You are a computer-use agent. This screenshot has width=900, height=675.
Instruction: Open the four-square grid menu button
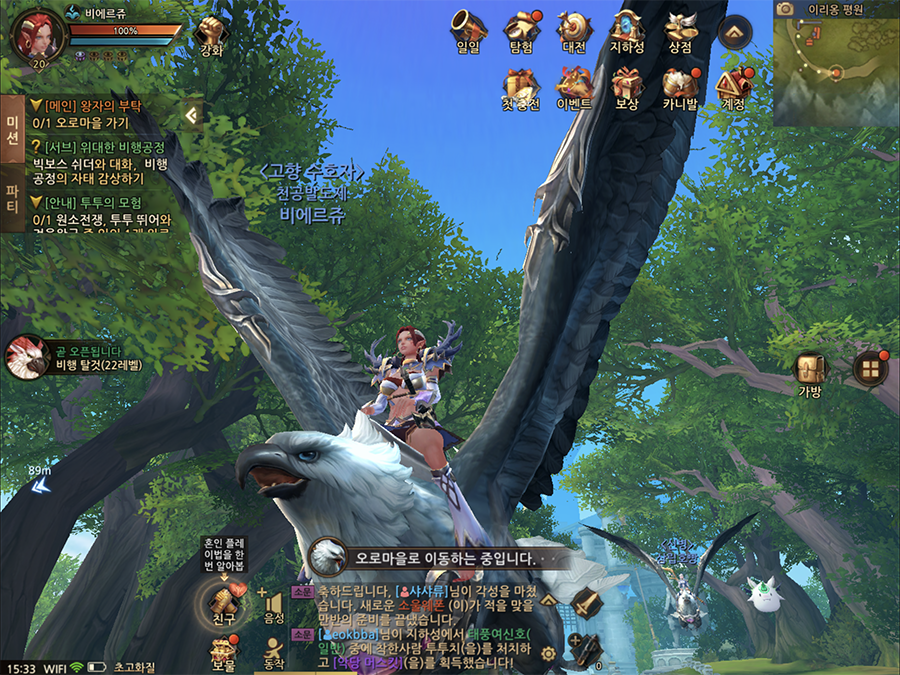[x=870, y=369]
